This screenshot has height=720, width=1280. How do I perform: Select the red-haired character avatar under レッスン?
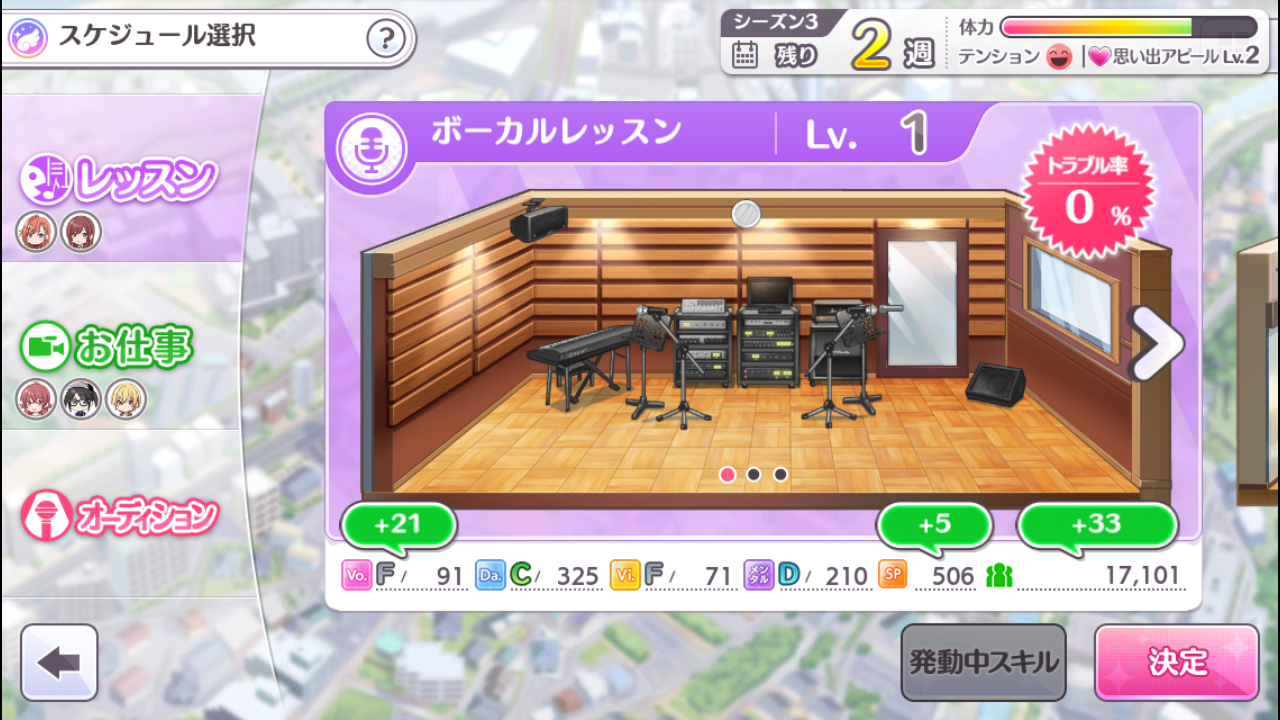point(36,231)
